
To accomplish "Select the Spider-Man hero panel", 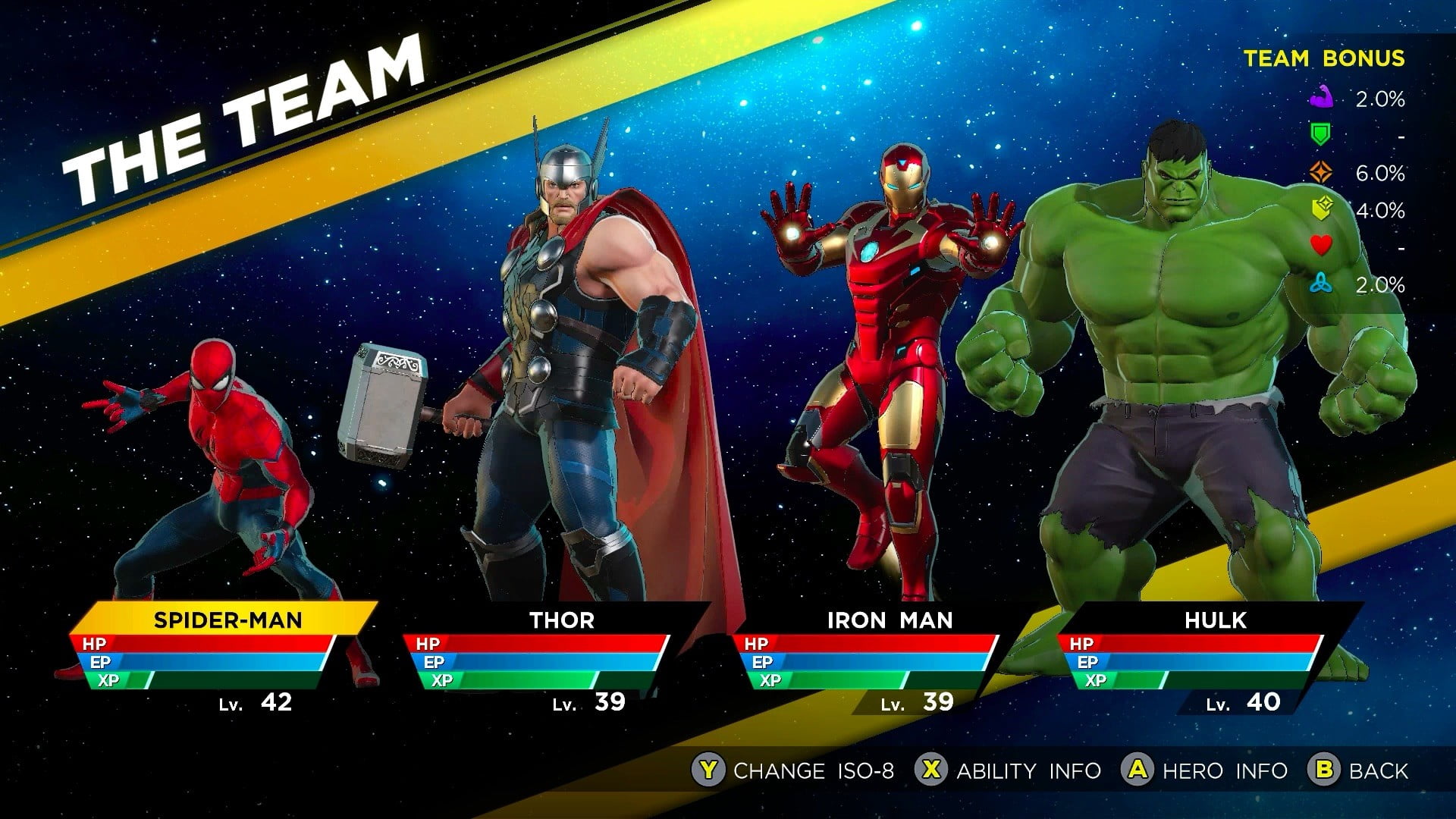I will [226, 620].
